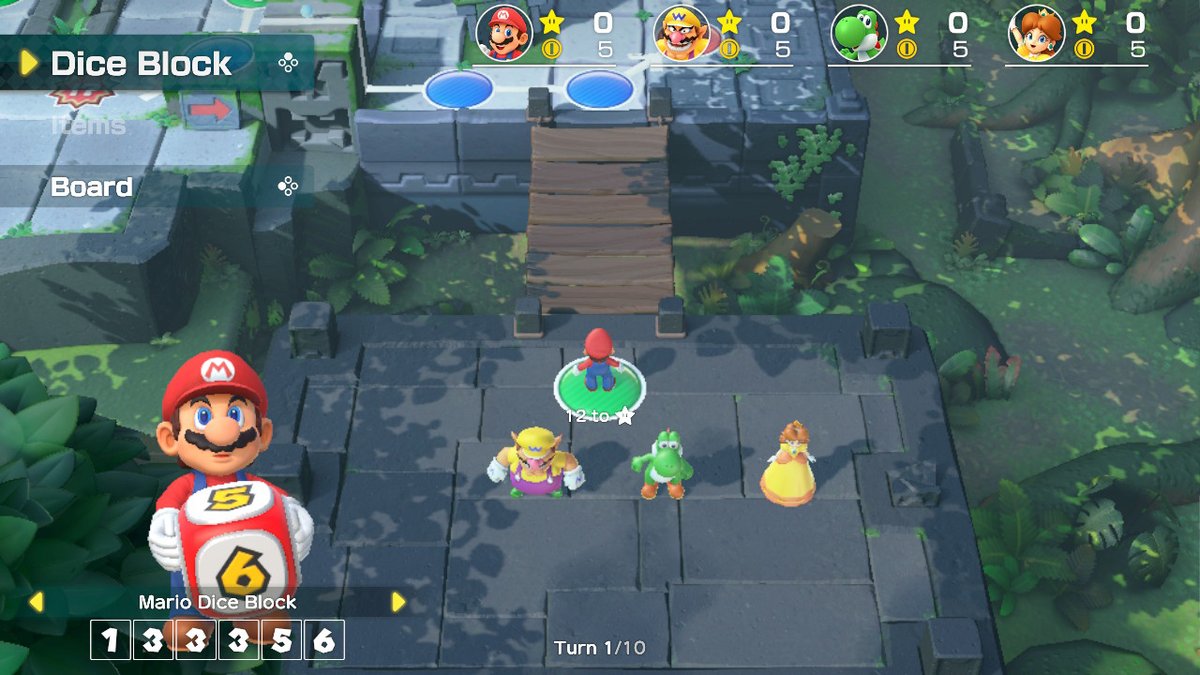Hit the red Mario Dice Block

(x=238, y=545)
